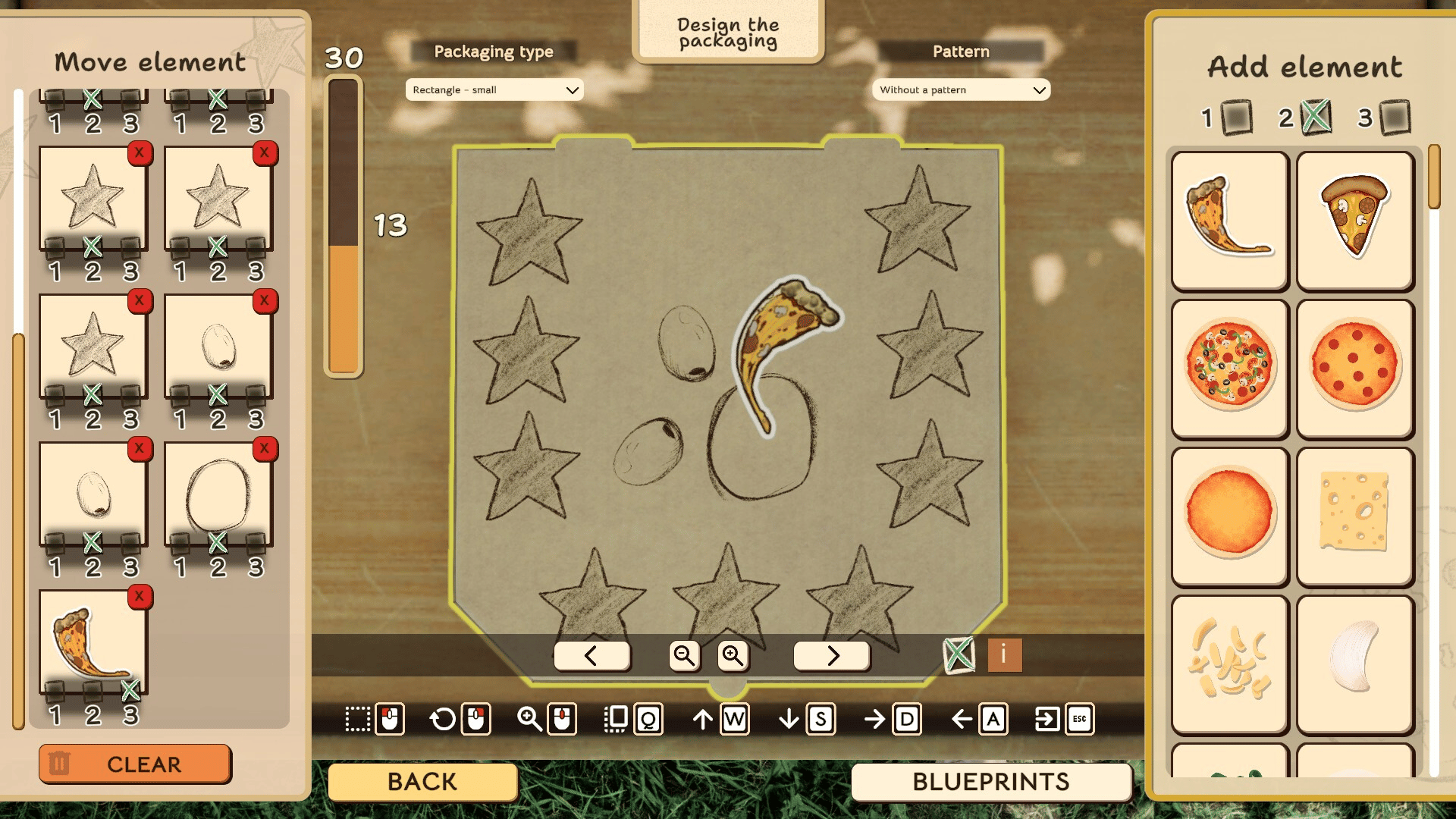Remove the pizza slice from Move element list
This screenshot has height=819, width=1456.
coord(140,597)
